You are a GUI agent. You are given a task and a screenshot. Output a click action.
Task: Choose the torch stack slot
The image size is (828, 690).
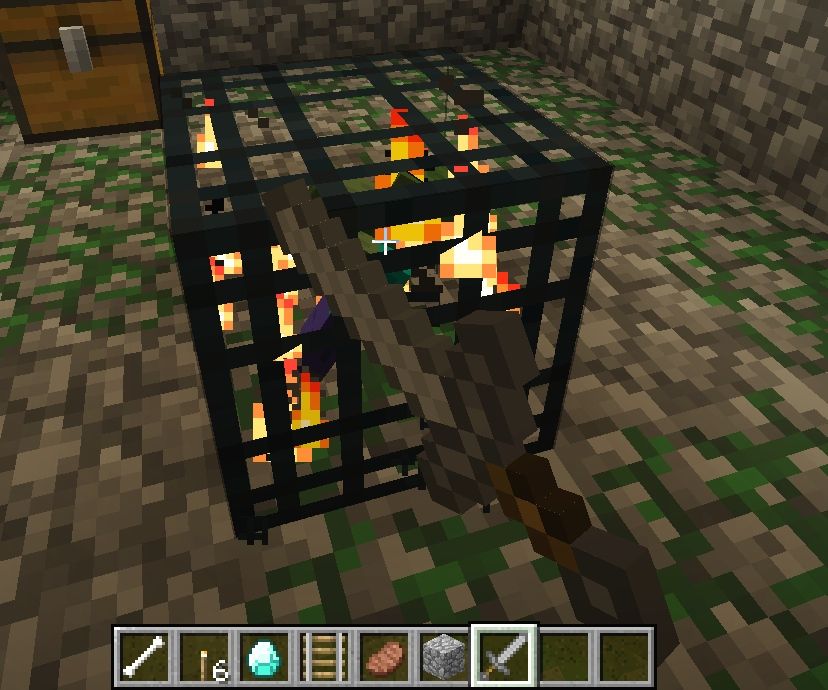[203, 656]
